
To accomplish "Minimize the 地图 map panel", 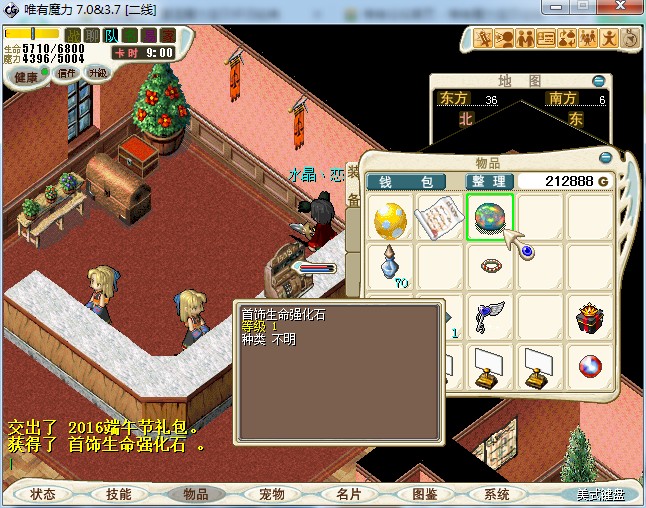I will tap(598, 81).
